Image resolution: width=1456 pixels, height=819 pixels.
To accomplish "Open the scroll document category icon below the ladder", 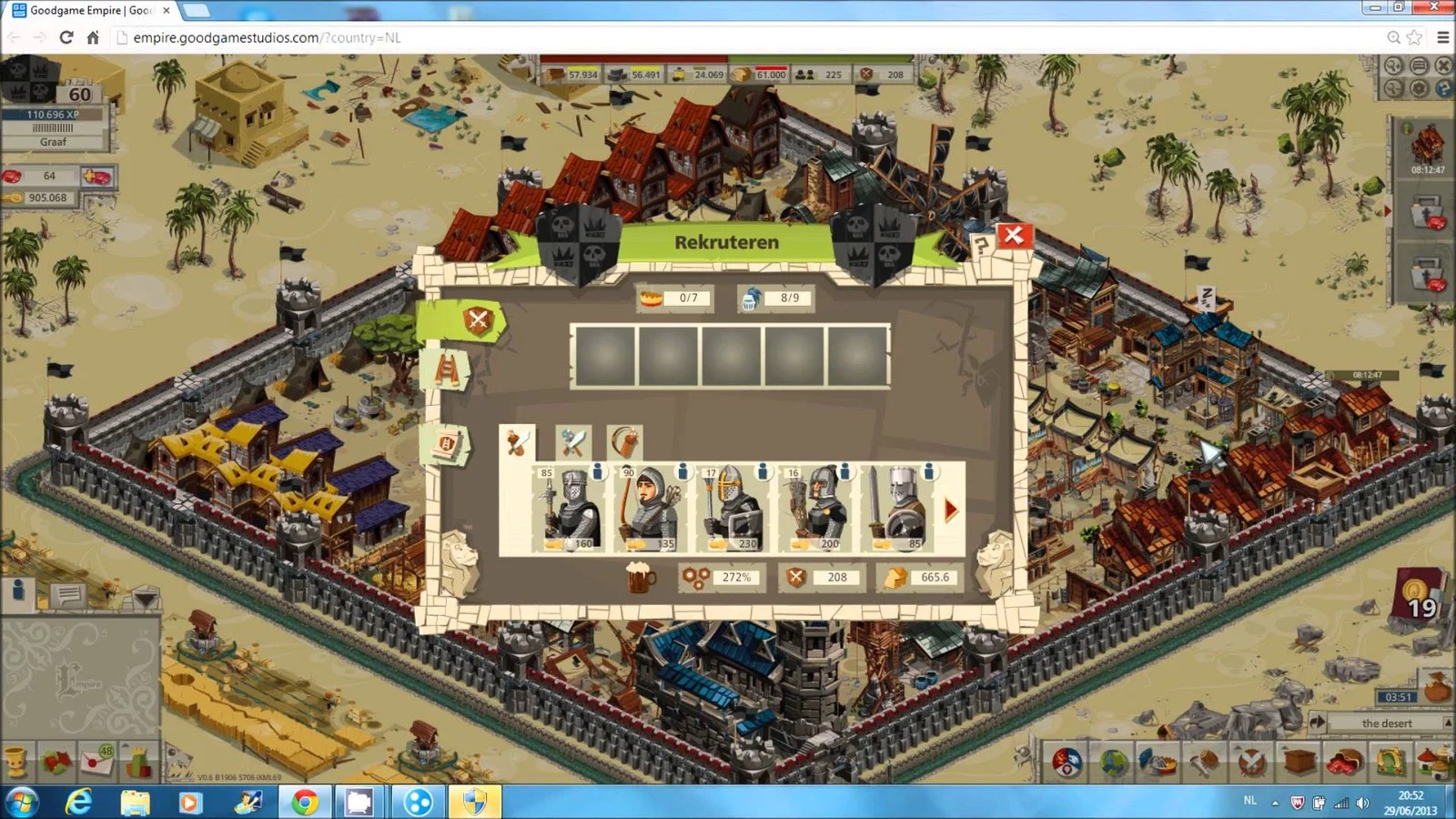I will (448, 443).
